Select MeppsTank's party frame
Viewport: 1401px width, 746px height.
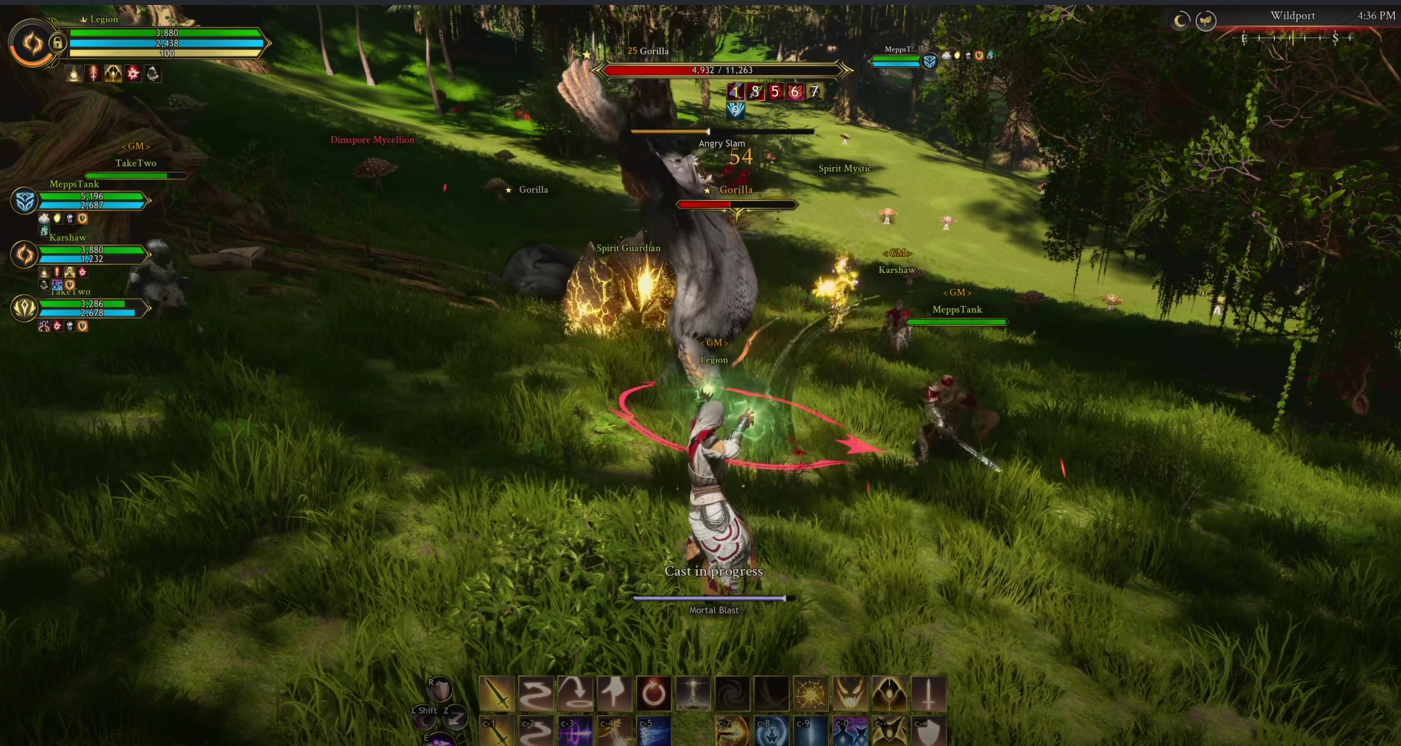coord(90,201)
